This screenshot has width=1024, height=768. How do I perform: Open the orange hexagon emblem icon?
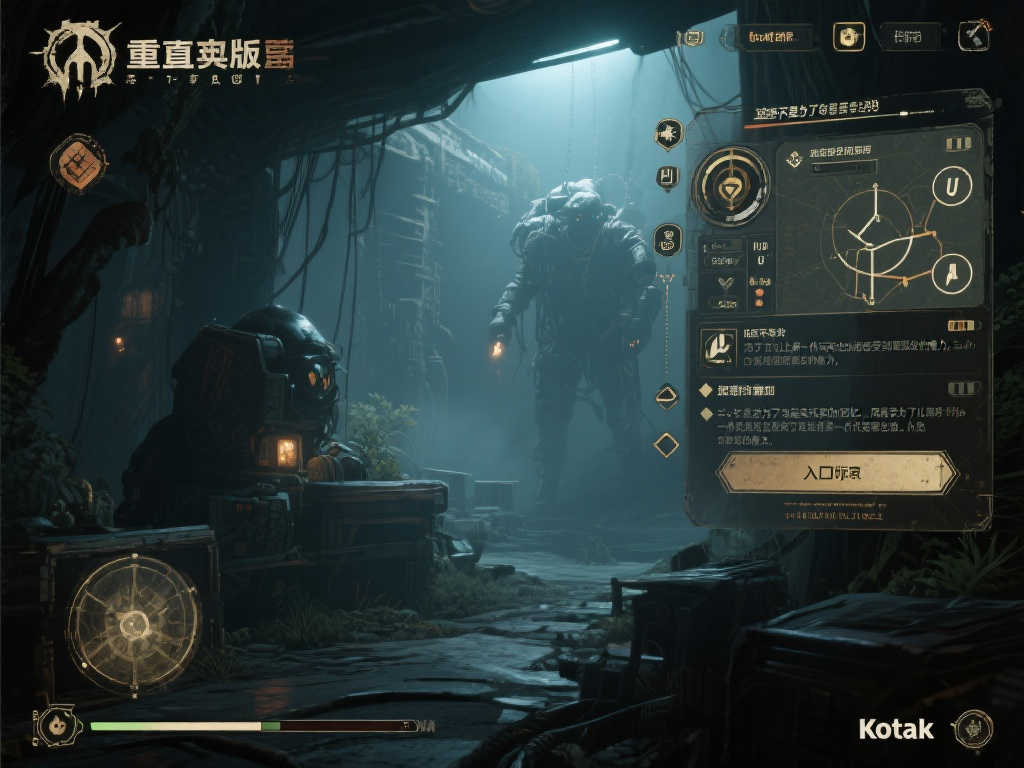point(79,163)
